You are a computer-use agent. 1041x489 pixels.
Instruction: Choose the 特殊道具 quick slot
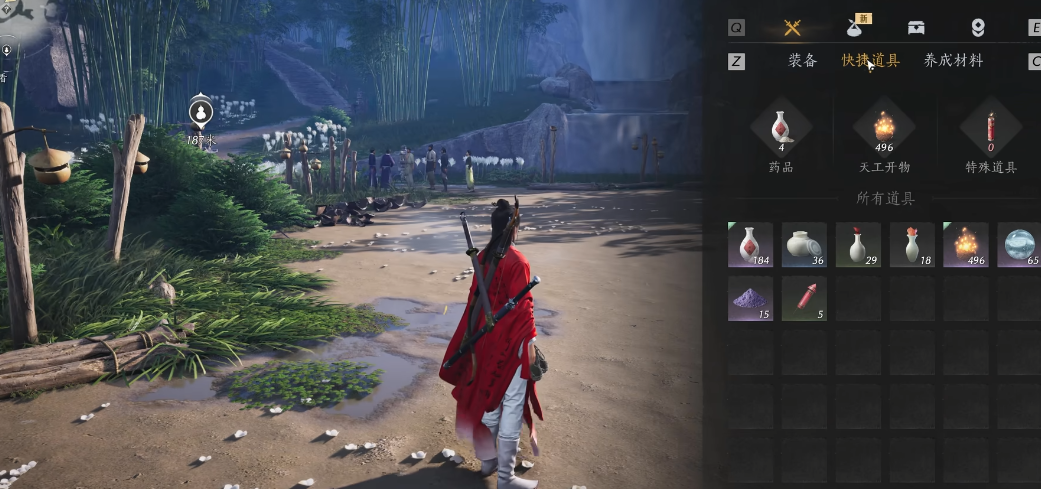(x=991, y=129)
